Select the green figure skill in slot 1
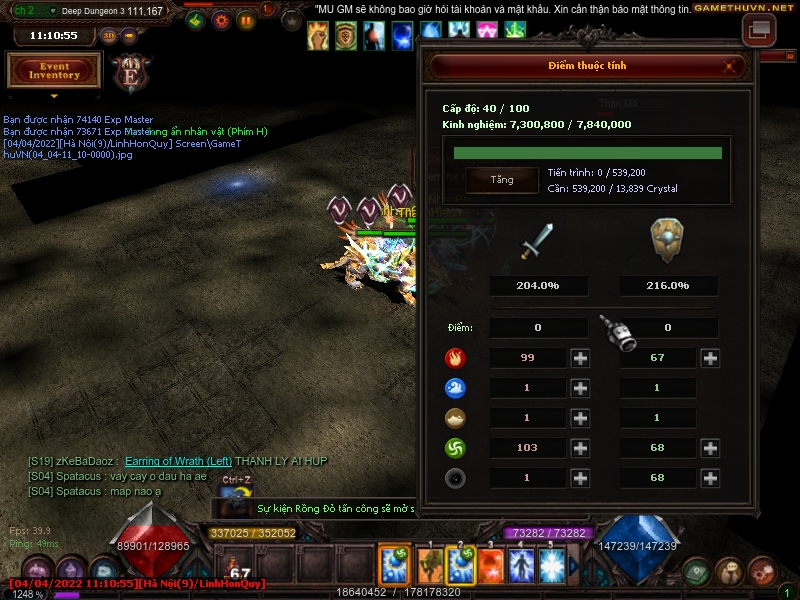The image size is (800, 600). (x=430, y=566)
